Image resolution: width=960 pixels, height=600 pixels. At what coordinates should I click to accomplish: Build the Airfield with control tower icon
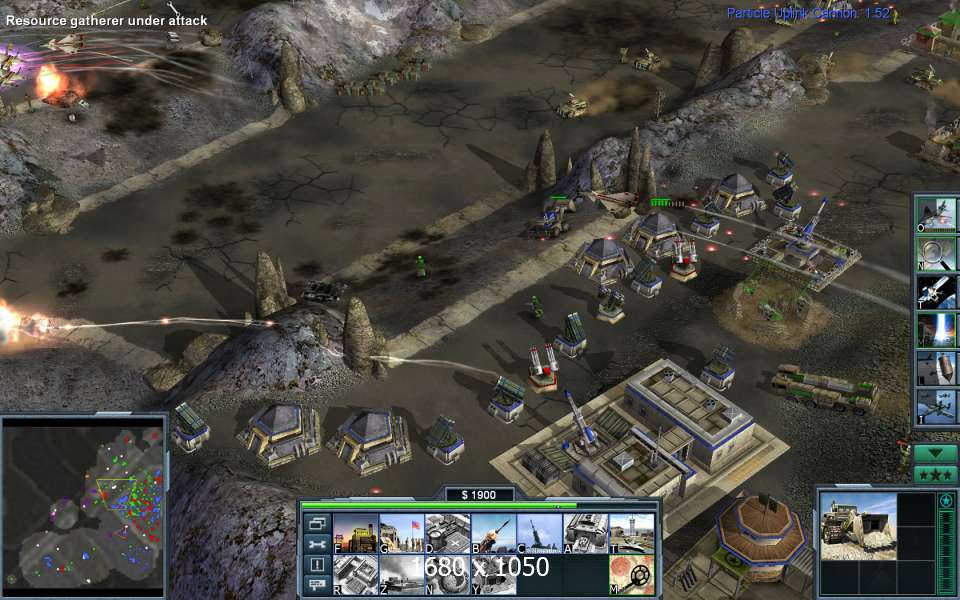pyautogui.click(x=632, y=533)
